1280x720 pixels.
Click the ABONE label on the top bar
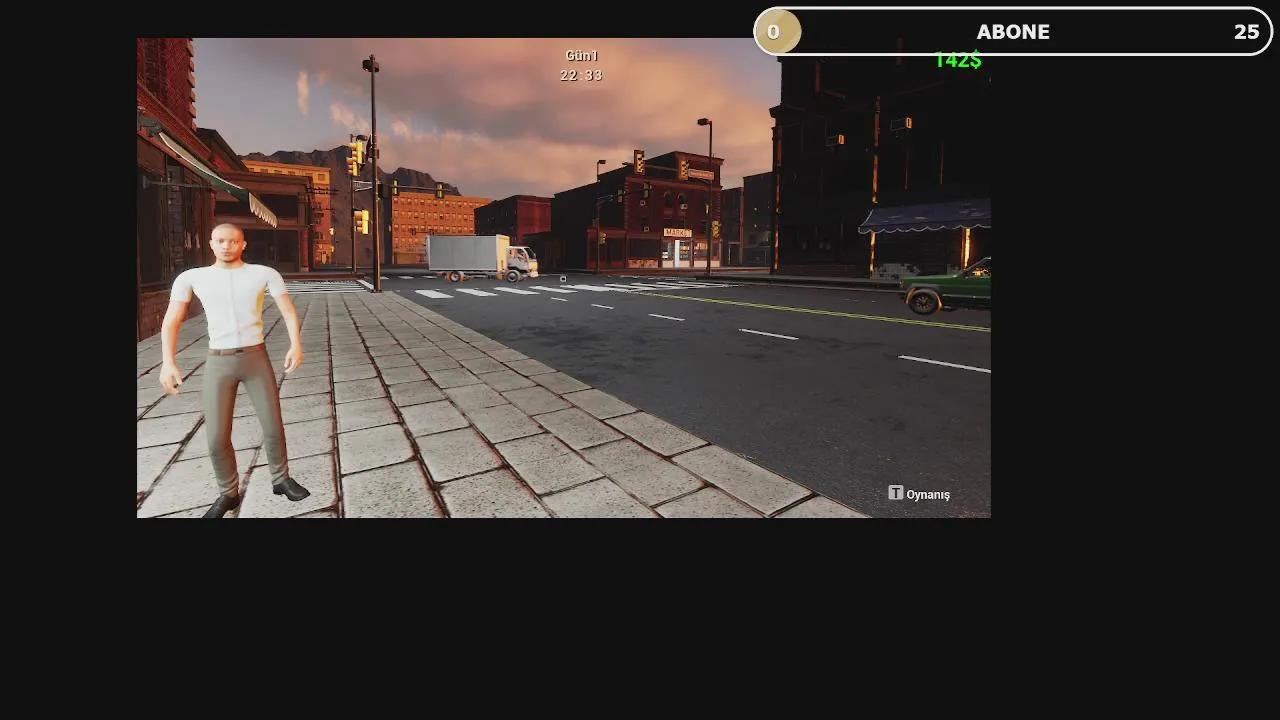click(x=1013, y=31)
